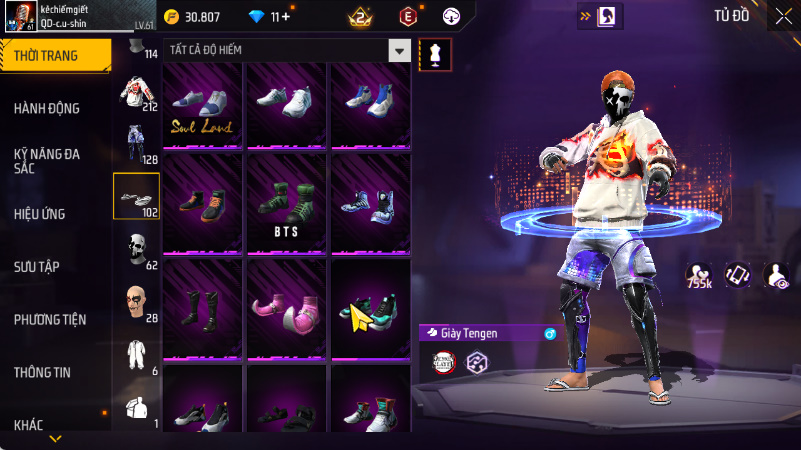Select the shoes category with 102 items
Screen dimensions: 801x450
136,196
